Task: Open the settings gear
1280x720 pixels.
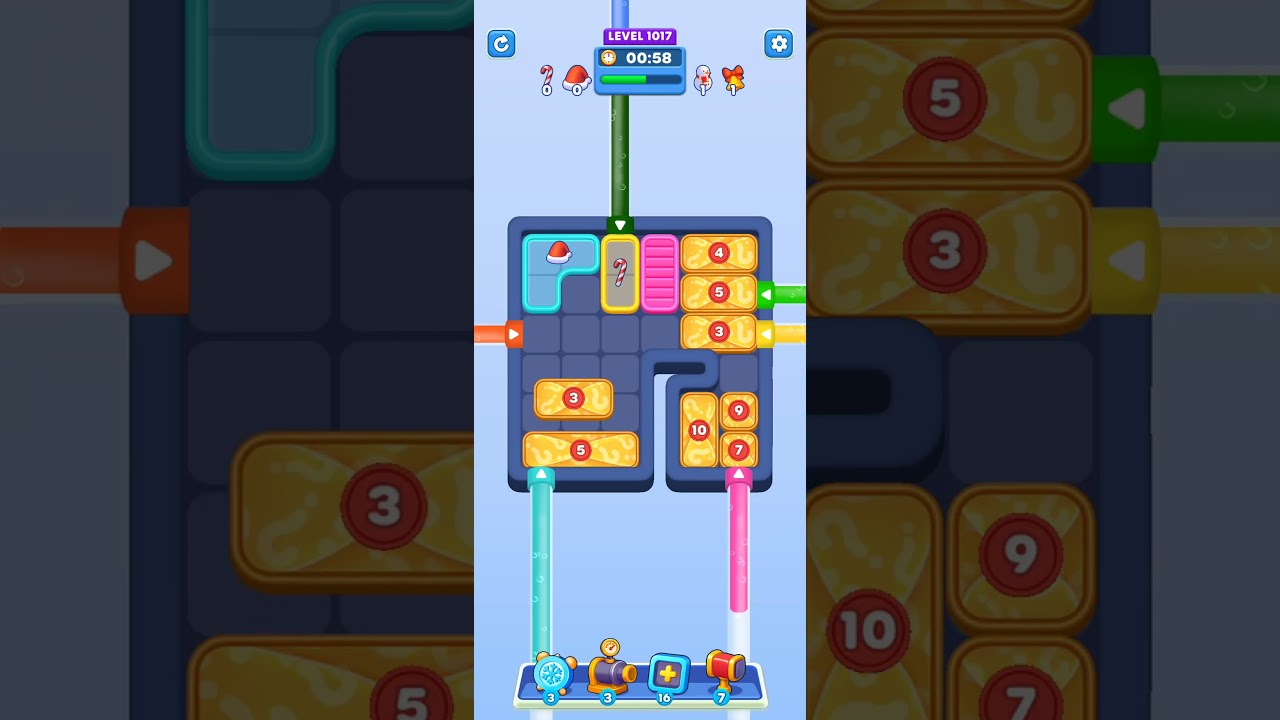Action: click(x=778, y=44)
